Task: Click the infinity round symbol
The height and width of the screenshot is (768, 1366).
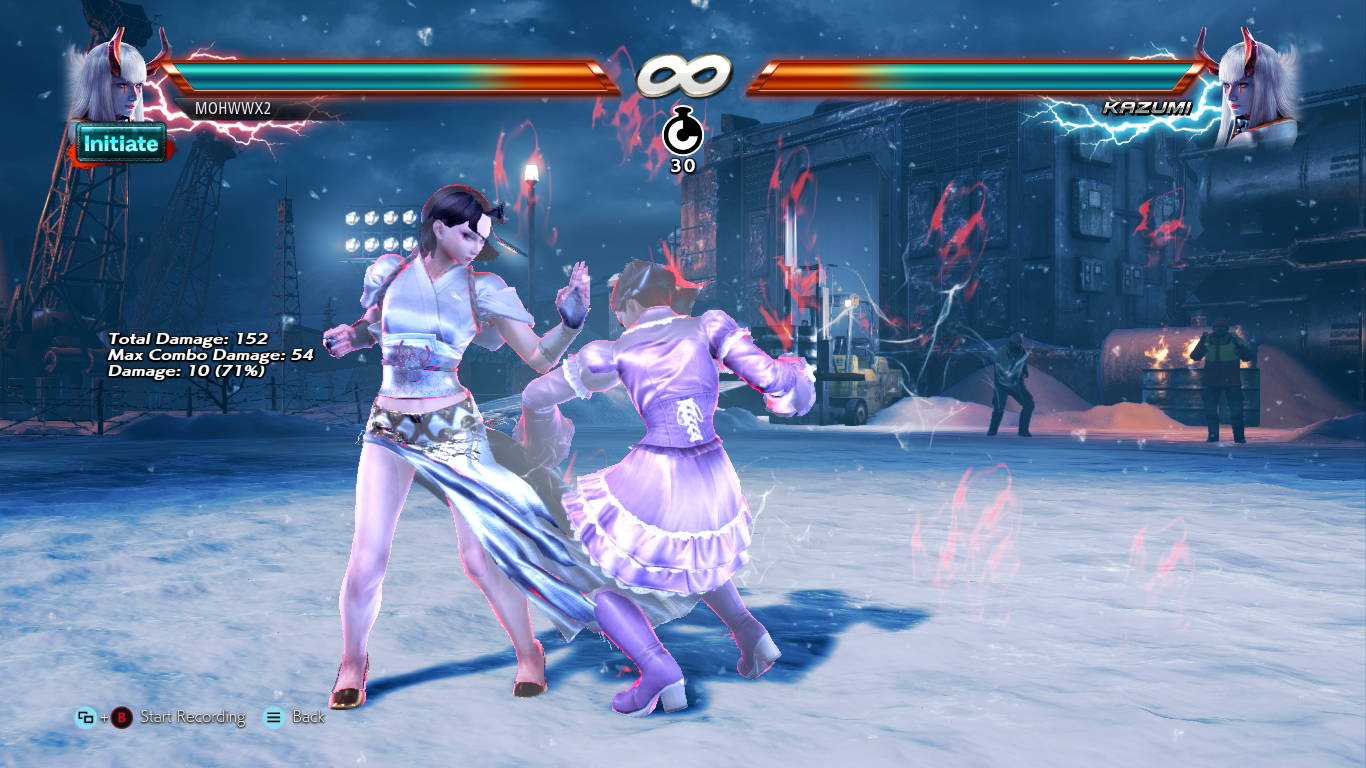Action: tap(683, 72)
